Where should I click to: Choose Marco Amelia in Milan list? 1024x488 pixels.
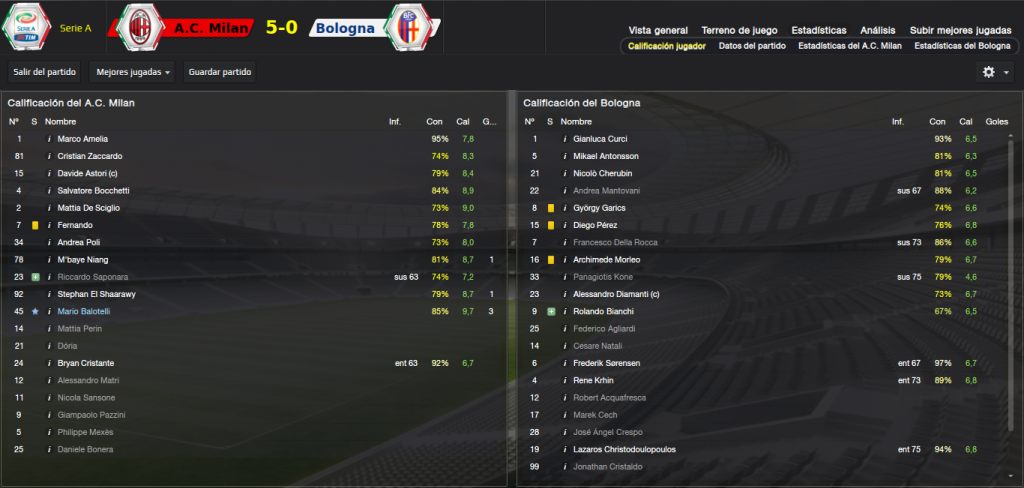click(x=82, y=139)
